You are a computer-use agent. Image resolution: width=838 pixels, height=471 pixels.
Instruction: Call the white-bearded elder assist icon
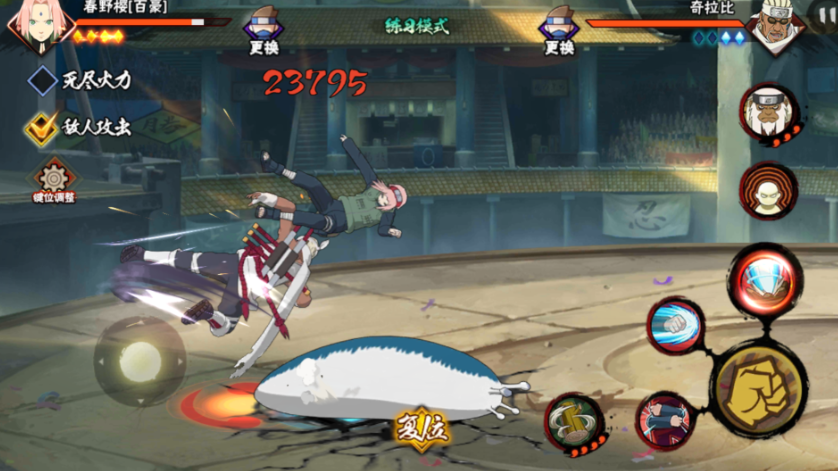coord(768,113)
